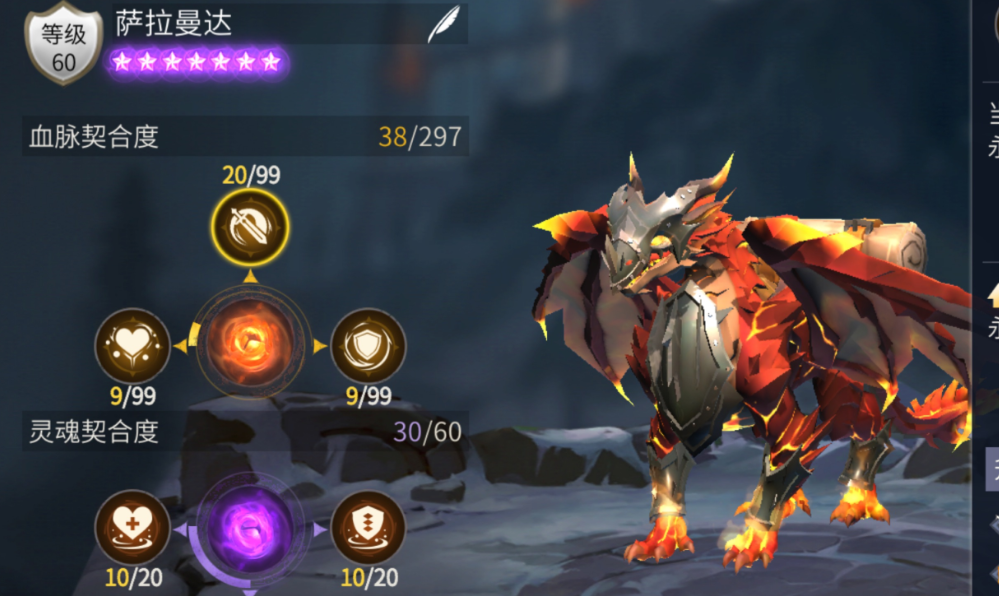
Task: Select the sword attack bloodline node
Action: (x=250, y=228)
